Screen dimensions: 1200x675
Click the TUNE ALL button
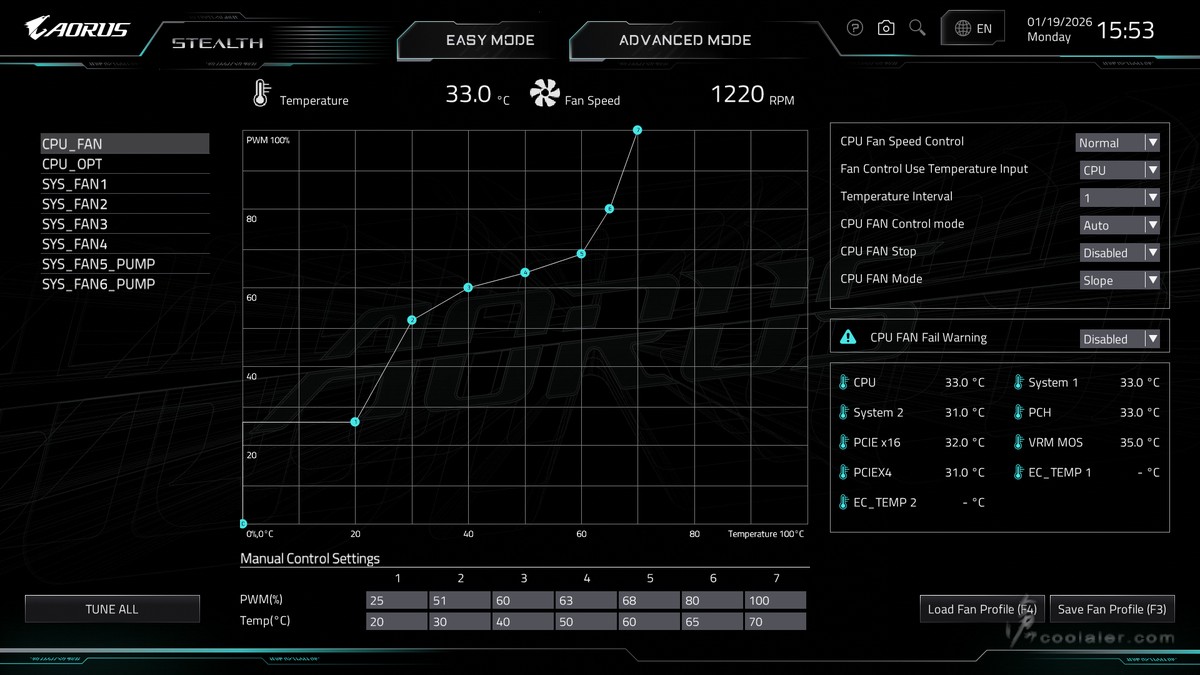[112, 609]
